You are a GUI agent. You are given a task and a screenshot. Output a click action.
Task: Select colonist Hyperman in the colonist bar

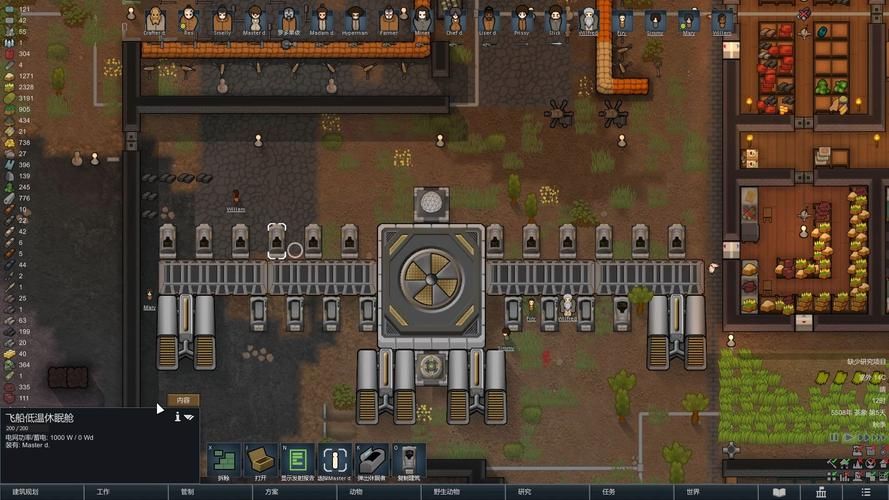354,20
